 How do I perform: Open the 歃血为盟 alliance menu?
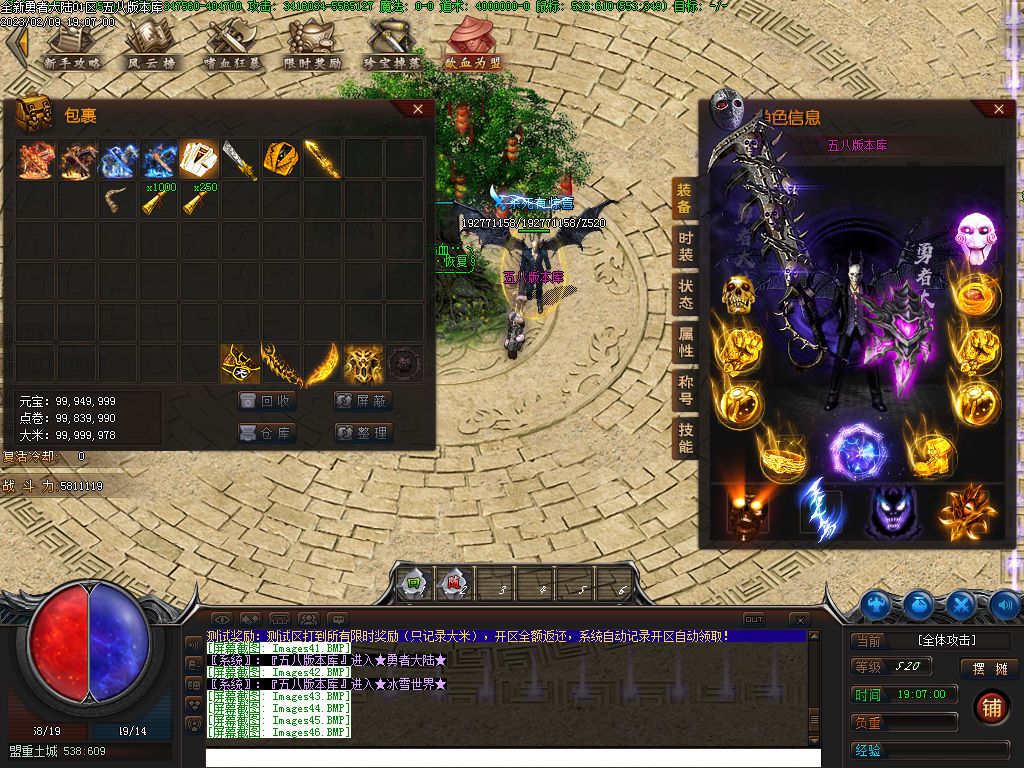click(473, 45)
